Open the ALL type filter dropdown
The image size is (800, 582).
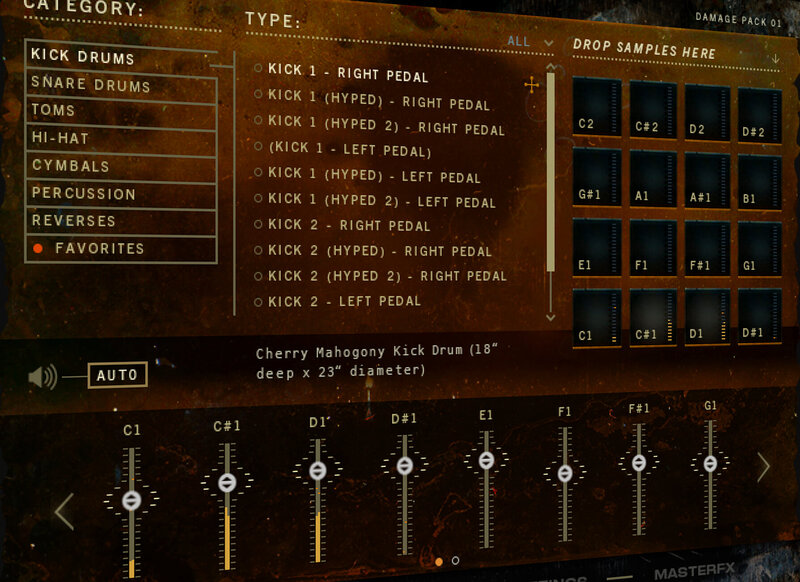(530, 42)
